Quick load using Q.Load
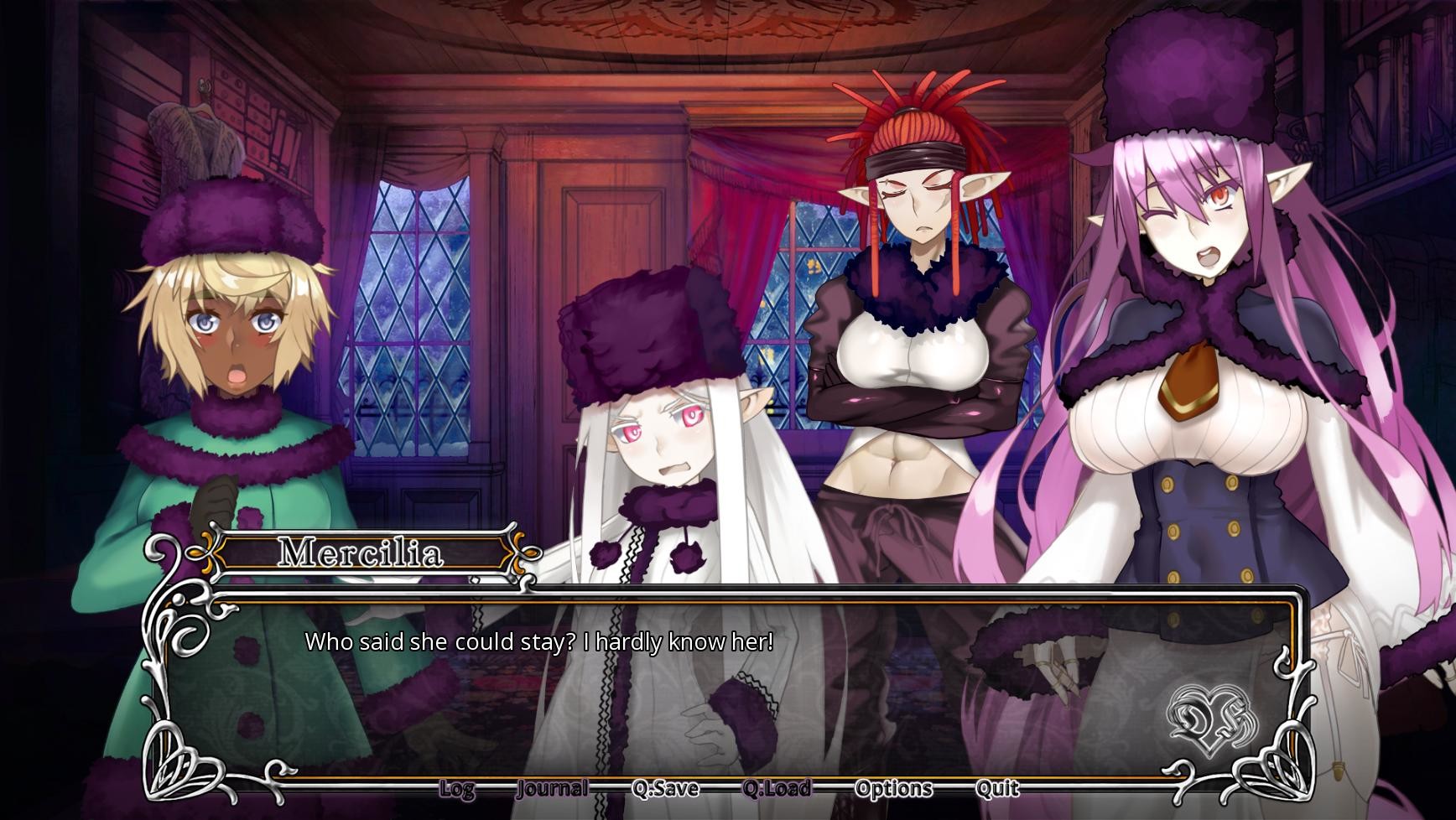 pos(778,788)
